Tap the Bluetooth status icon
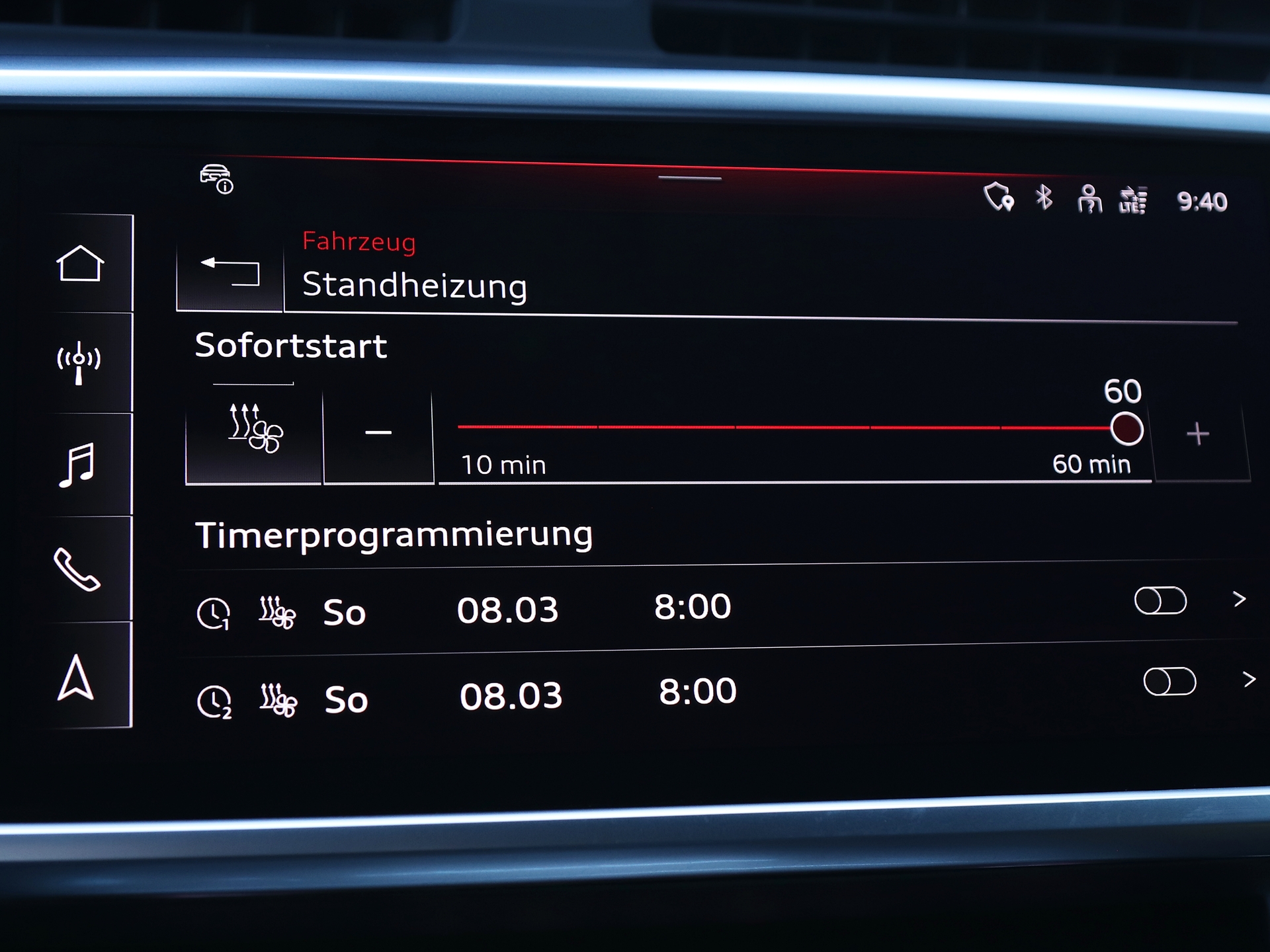The height and width of the screenshot is (952, 1270). tap(1044, 197)
